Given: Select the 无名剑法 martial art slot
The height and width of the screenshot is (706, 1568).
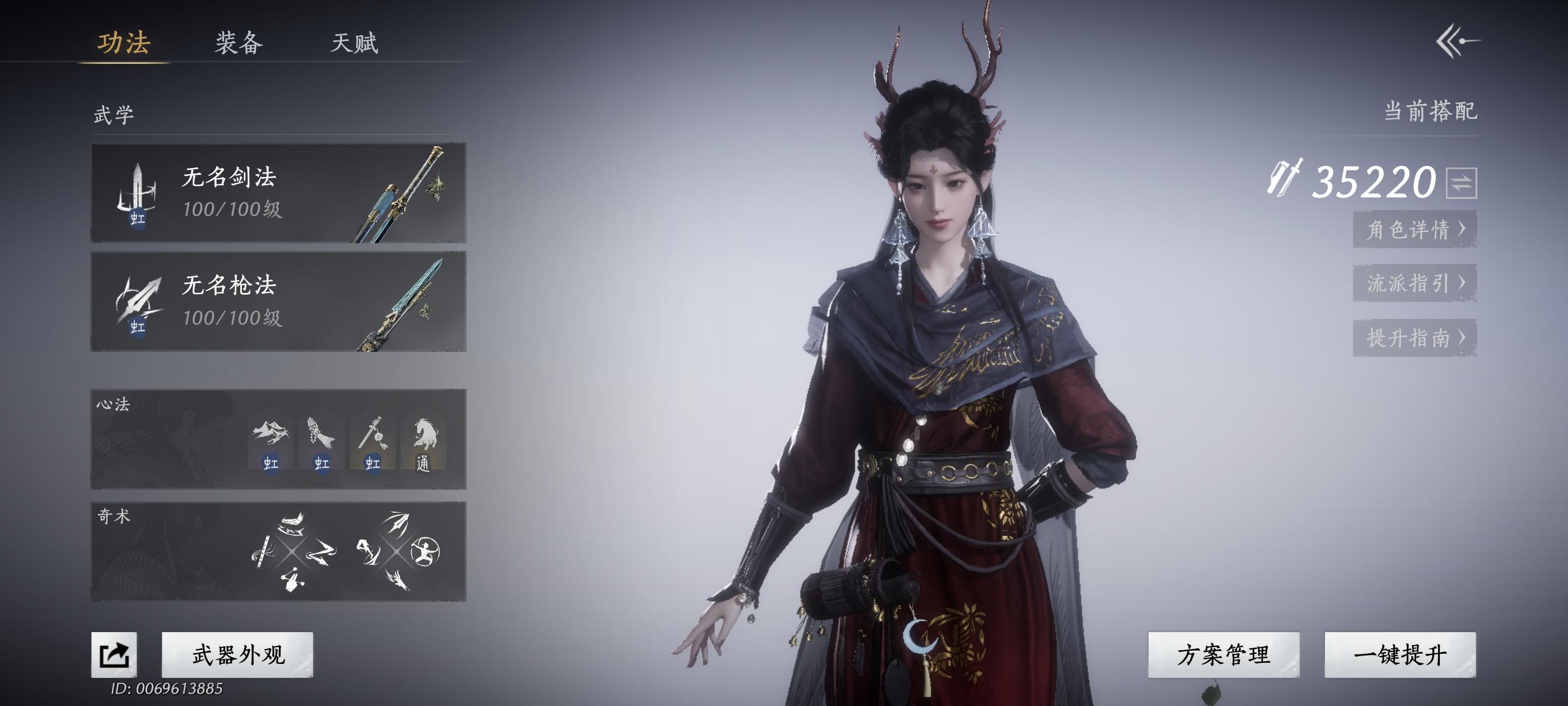Looking at the screenshot, I should coord(278,193).
